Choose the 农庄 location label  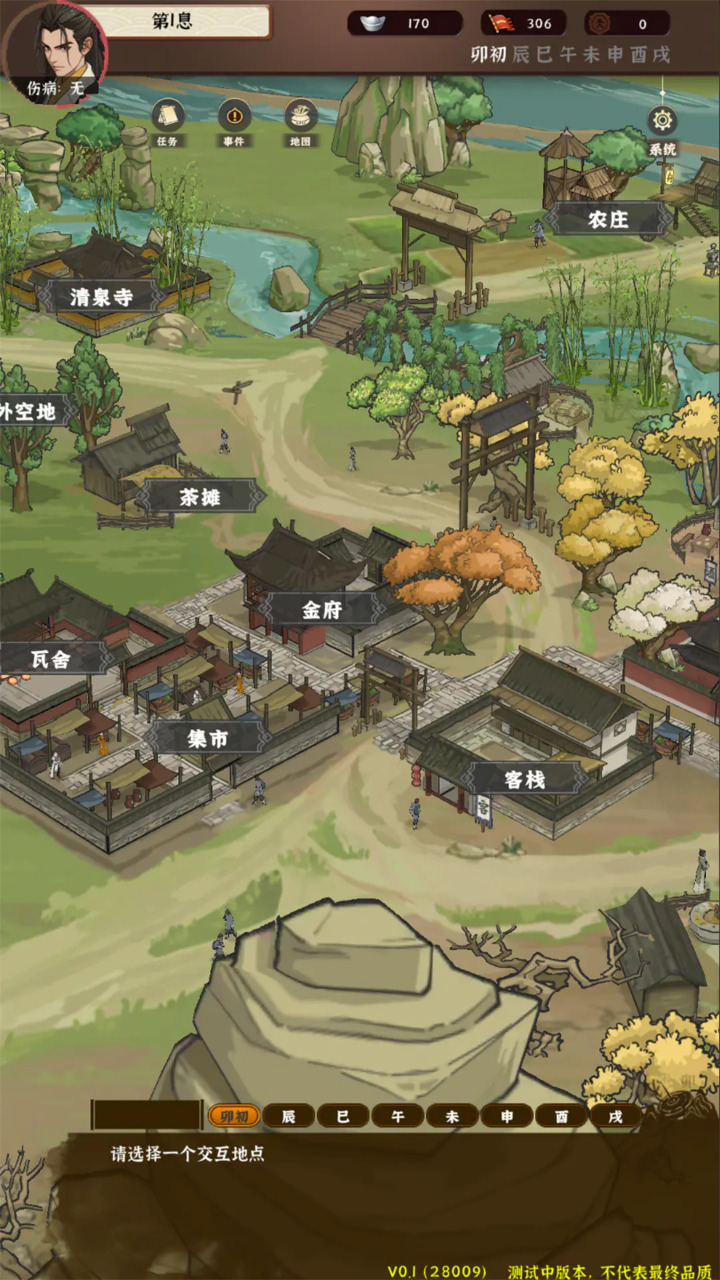click(x=608, y=219)
